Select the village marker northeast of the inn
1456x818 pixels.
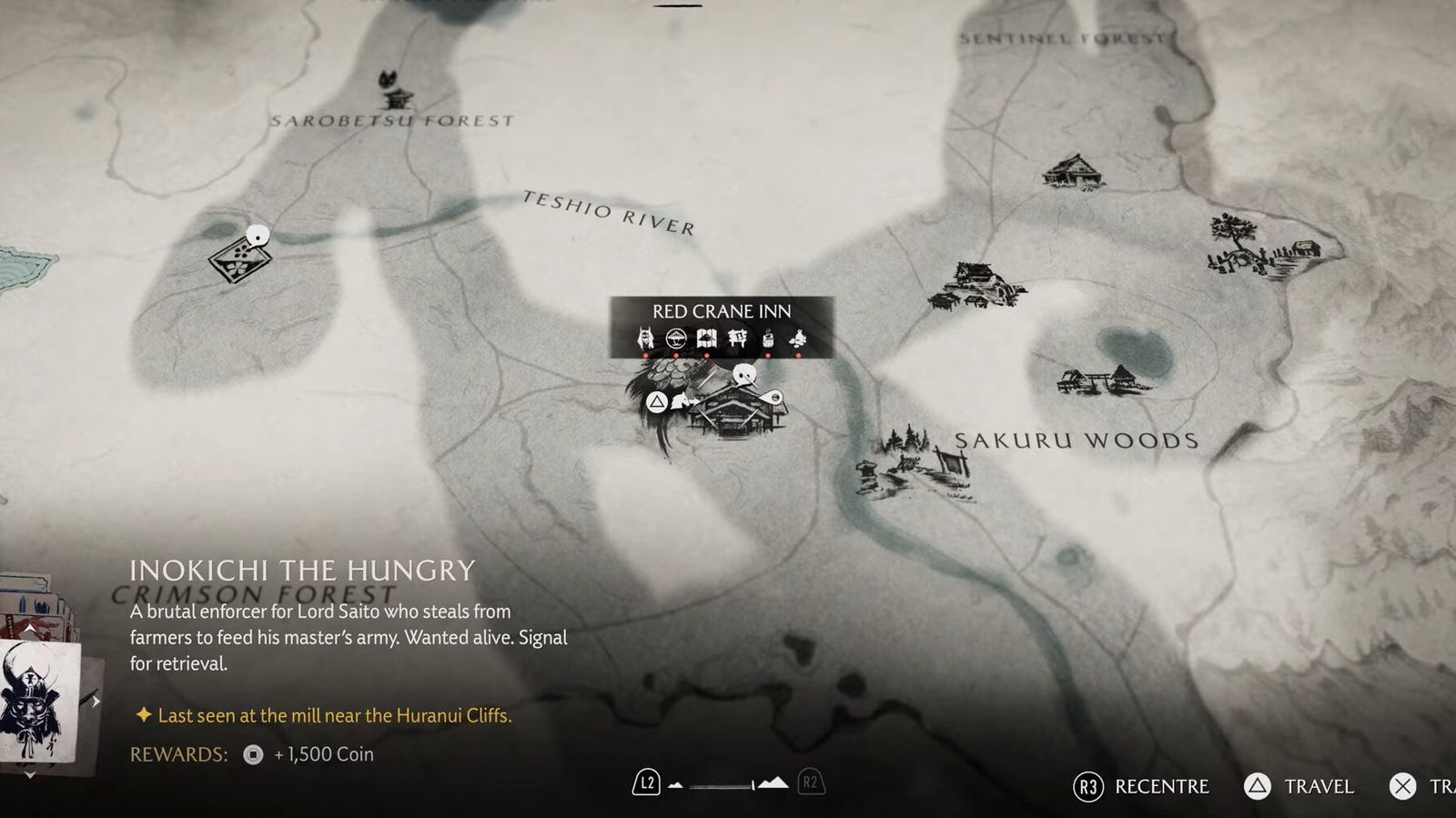(976, 285)
